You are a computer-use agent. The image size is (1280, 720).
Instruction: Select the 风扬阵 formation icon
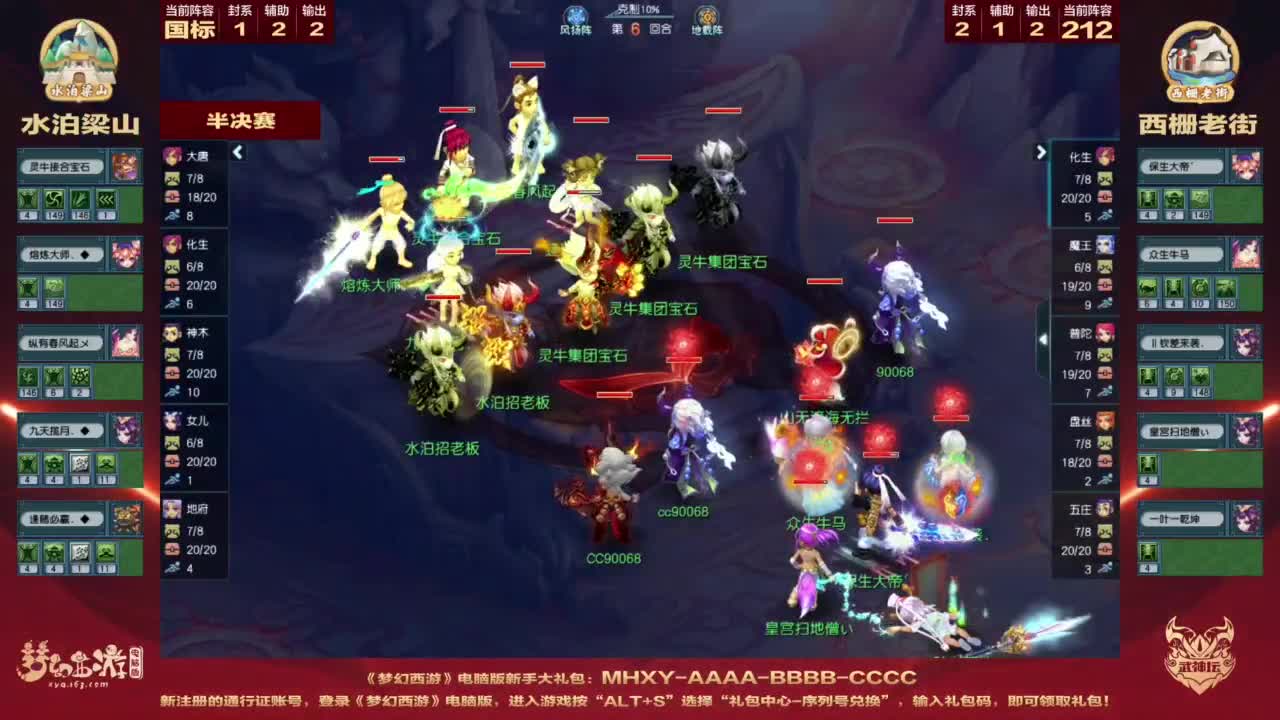pos(573,17)
